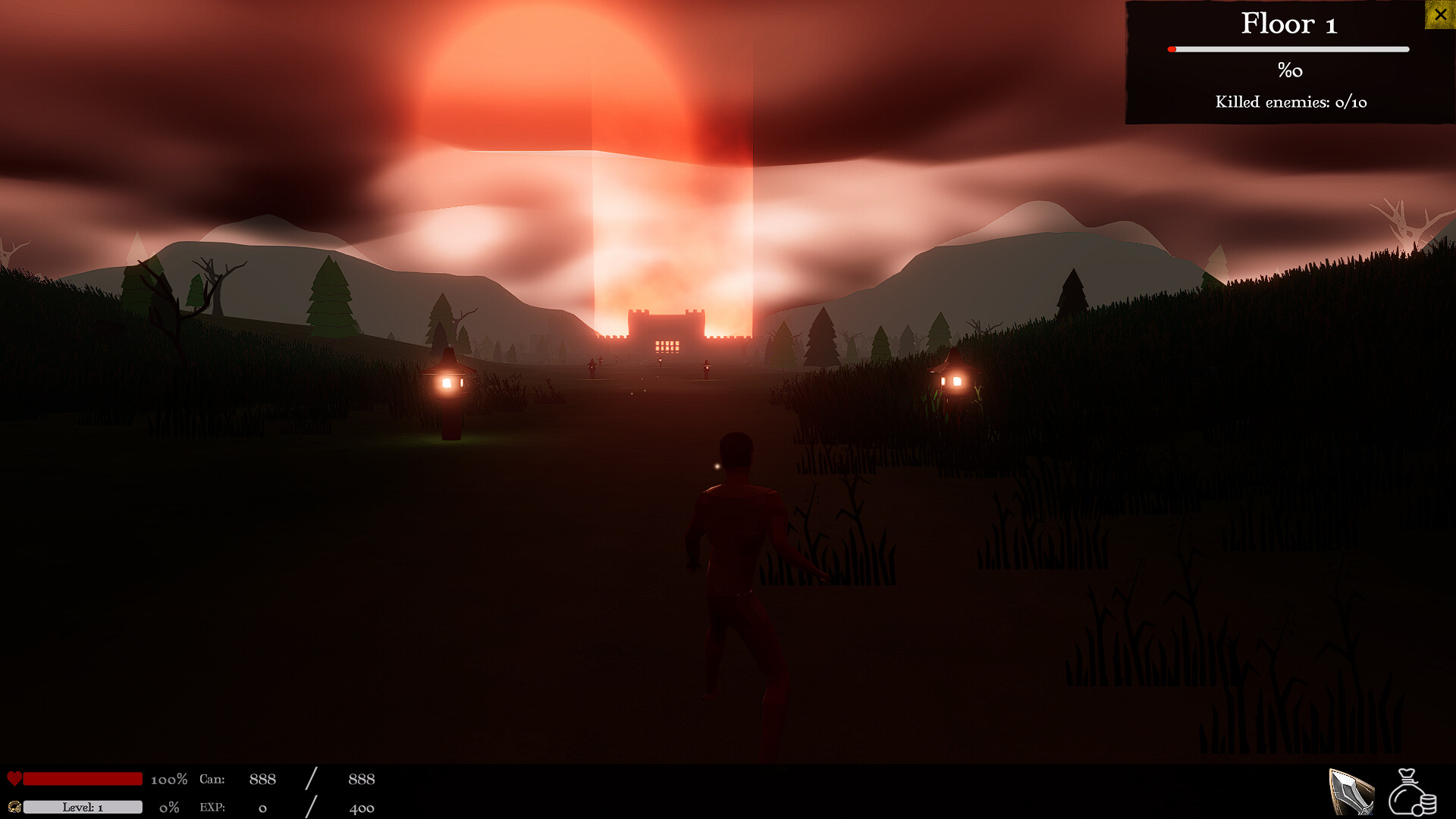Click the Level: 1 bar
This screenshot has height=819, width=1456.
coord(82,808)
